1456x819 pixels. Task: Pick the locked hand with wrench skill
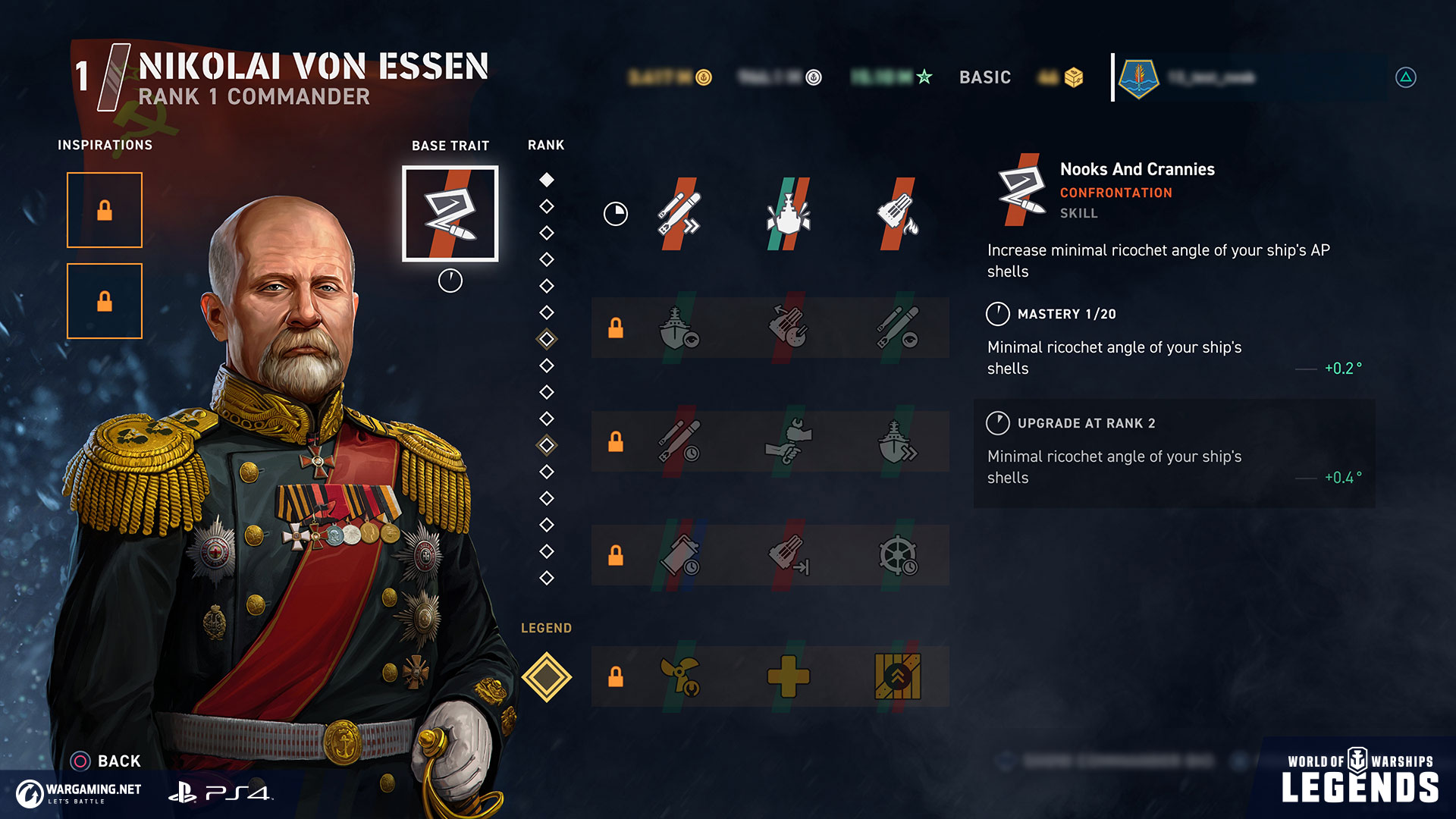tap(788, 441)
